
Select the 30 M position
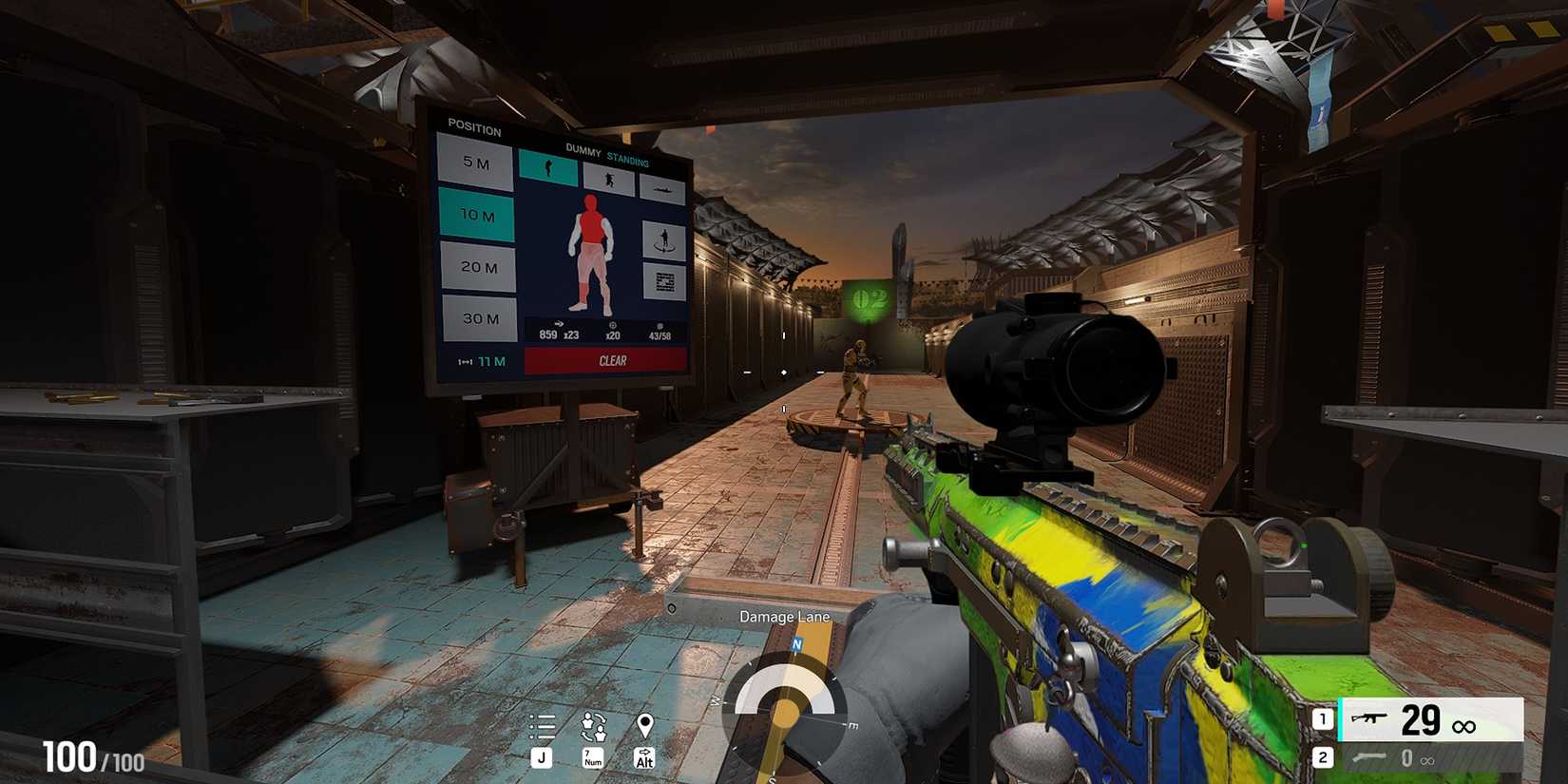click(x=481, y=317)
